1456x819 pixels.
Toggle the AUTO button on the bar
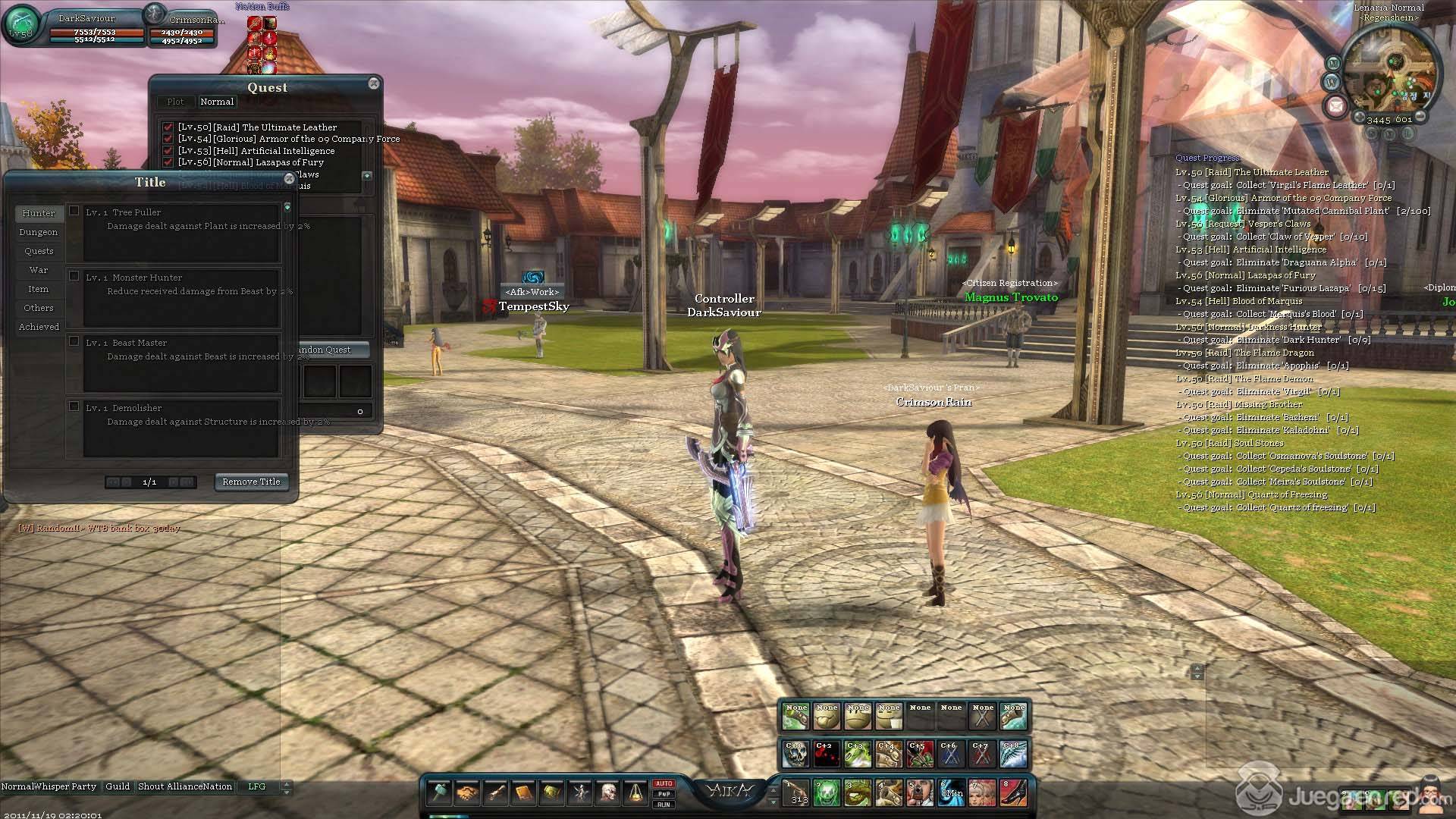coord(664,783)
